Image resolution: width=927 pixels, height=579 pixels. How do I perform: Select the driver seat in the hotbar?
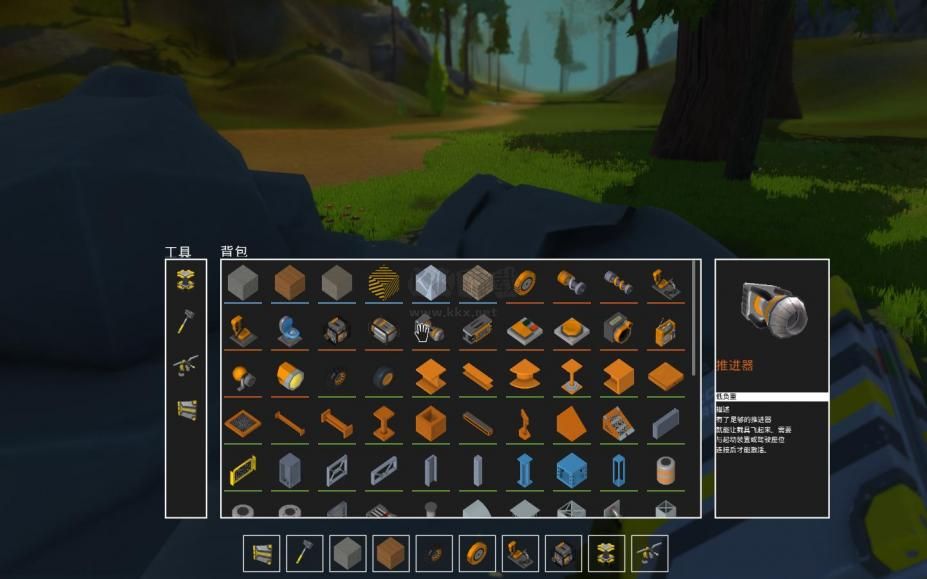click(520, 553)
